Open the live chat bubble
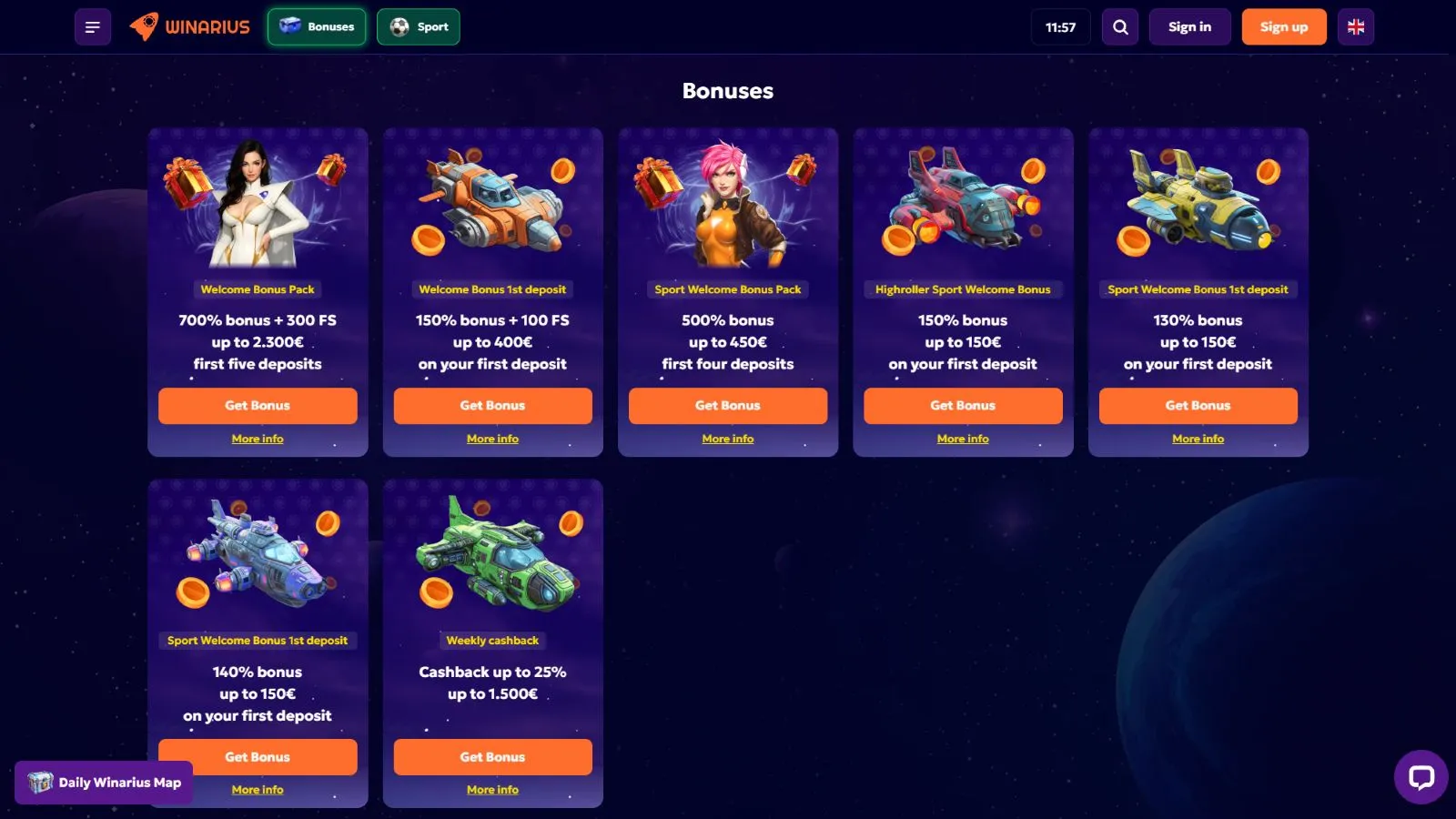Screen dimensions: 1456x819 pyautogui.click(x=1421, y=777)
